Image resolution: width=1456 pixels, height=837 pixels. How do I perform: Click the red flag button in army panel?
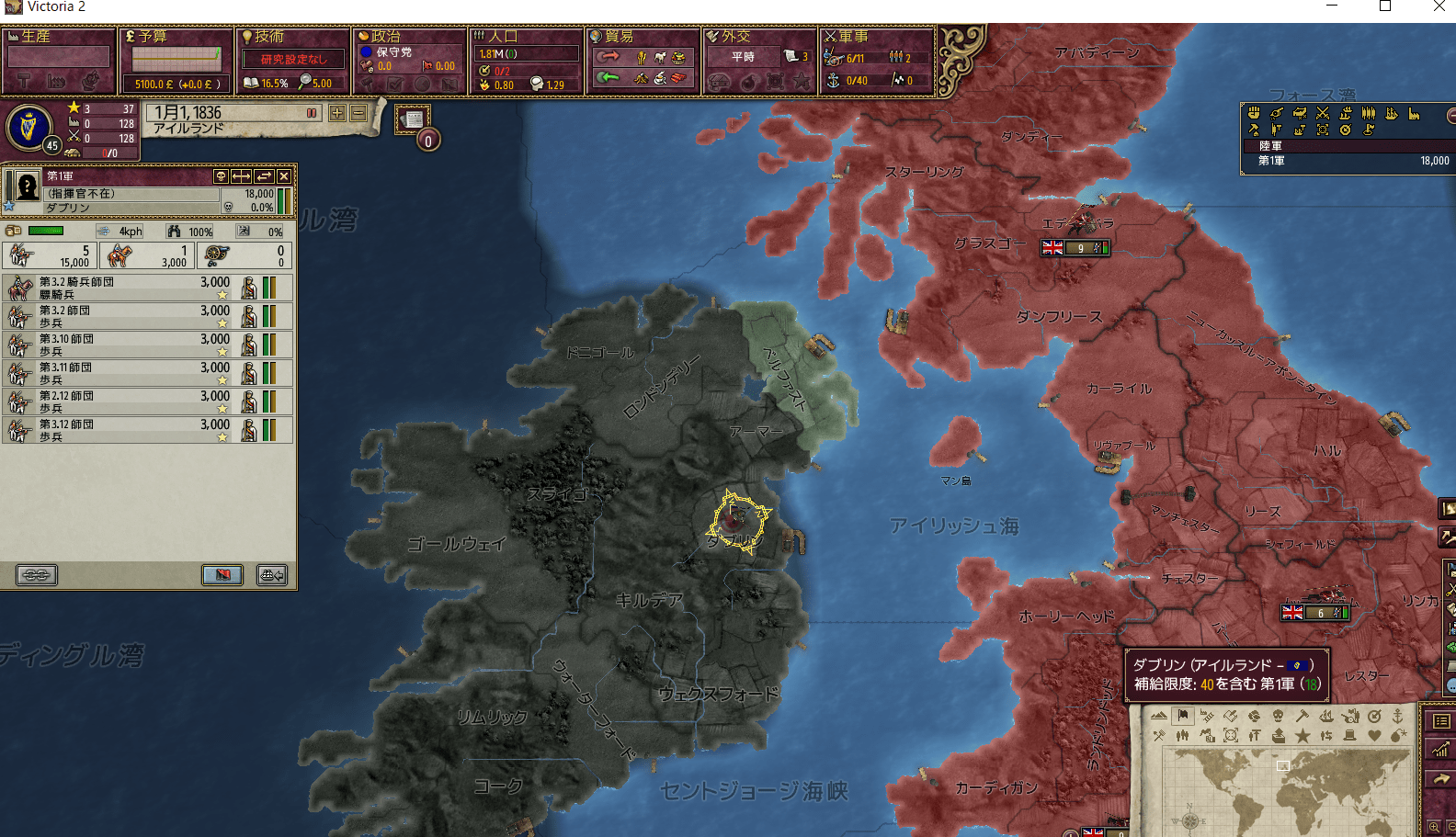coord(221,575)
